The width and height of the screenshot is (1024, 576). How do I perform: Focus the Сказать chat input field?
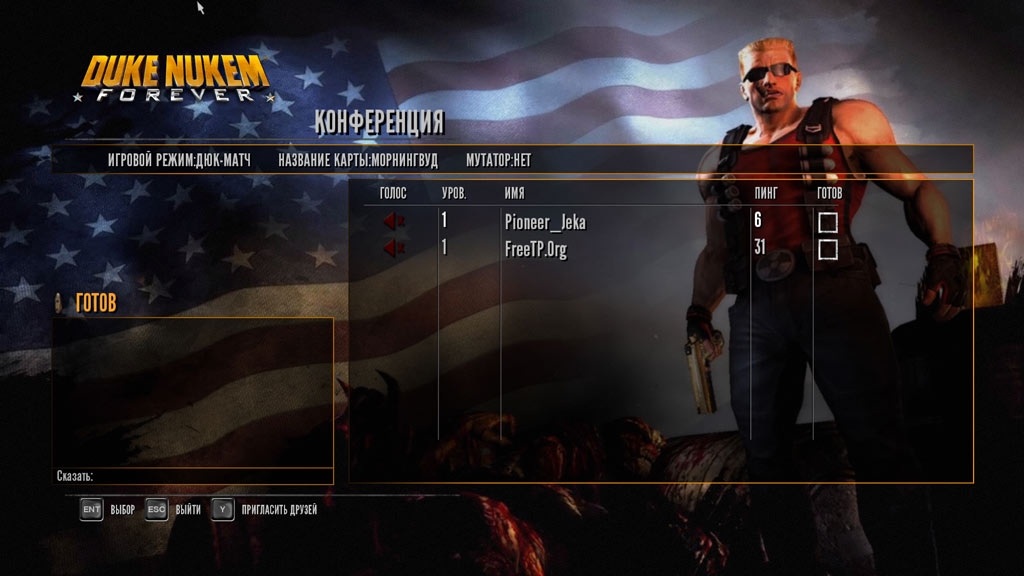(210, 476)
